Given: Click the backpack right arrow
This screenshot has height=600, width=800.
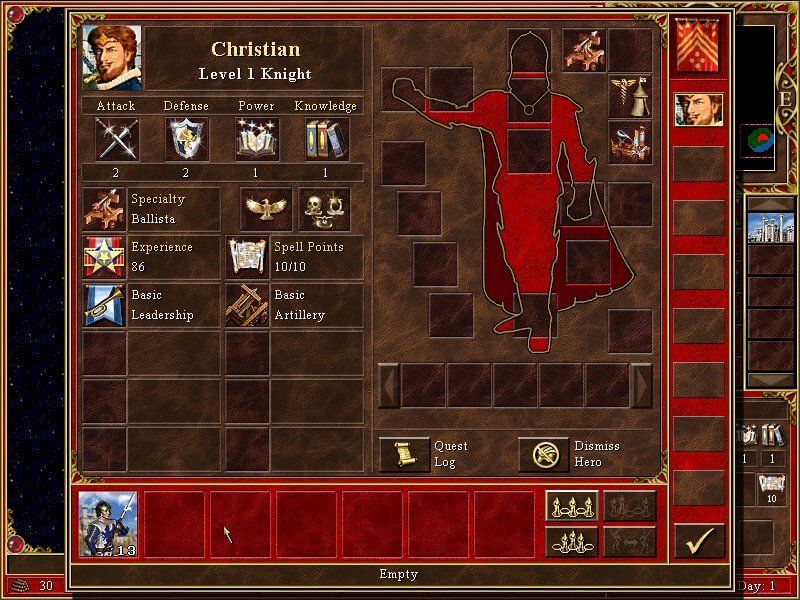Looking at the screenshot, I should pos(642,385).
